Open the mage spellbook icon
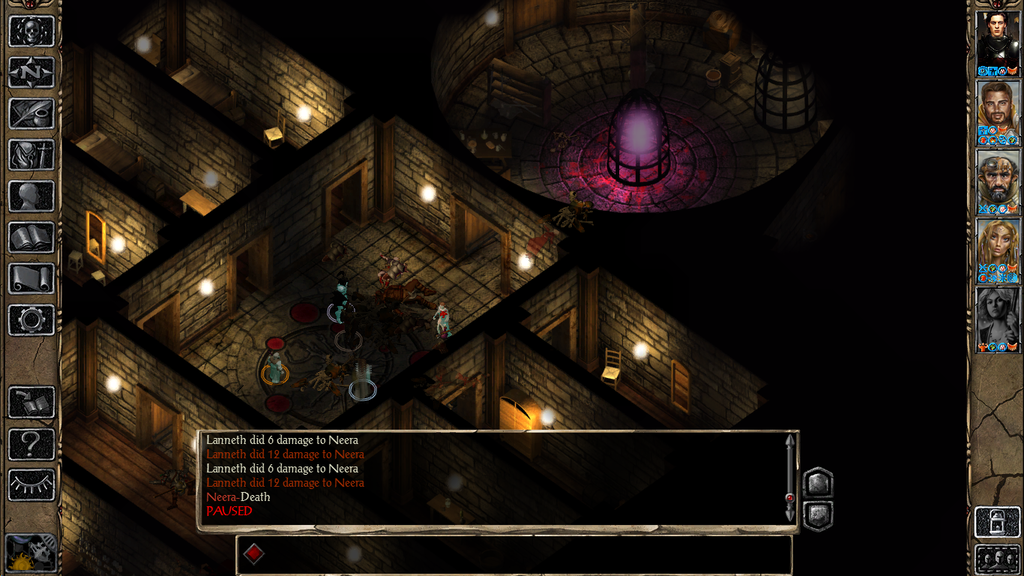This screenshot has height=576, width=1024. pyautogui.click(x=31, y=237)
